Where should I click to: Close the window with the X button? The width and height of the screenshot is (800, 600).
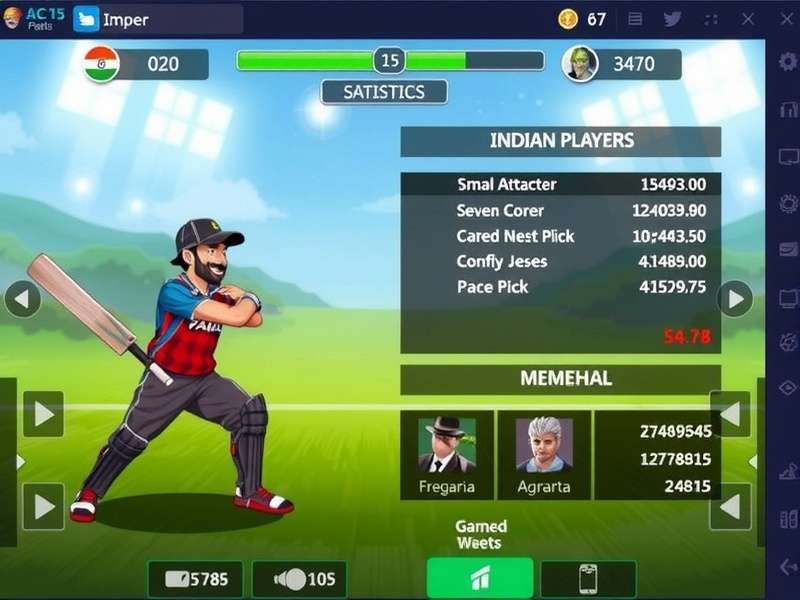click(748, 19)
